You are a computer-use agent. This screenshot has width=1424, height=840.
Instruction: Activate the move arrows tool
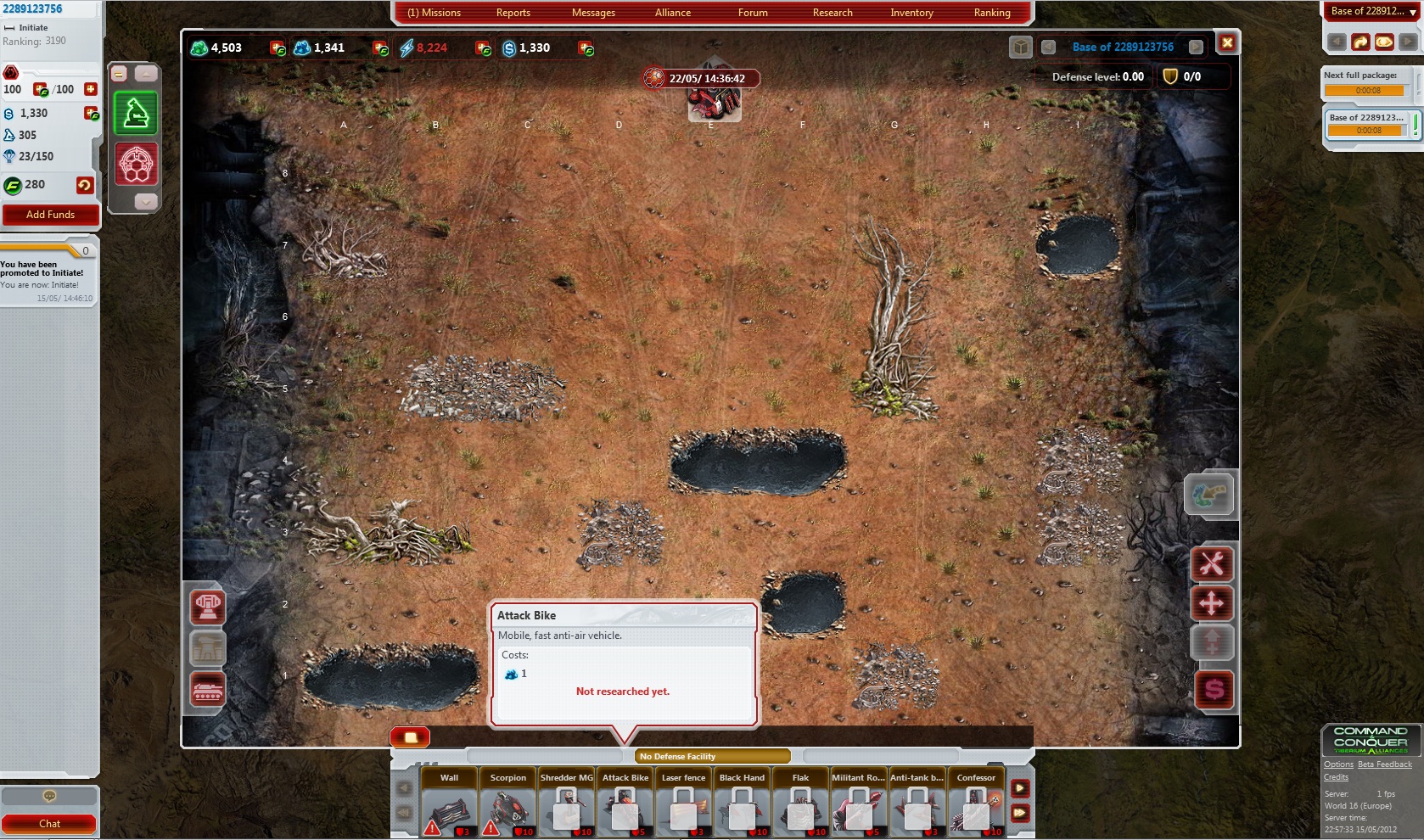click(x=1212, y=603)
